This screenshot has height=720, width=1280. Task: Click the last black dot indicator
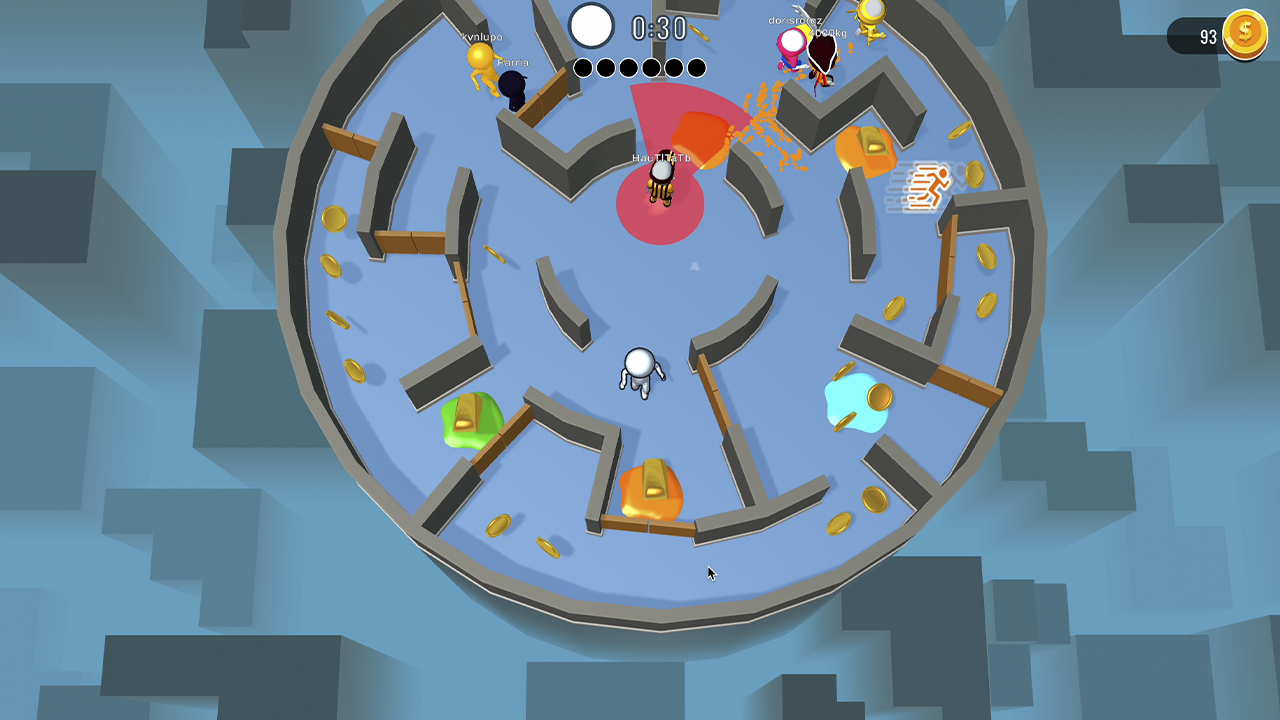[695, 67]
